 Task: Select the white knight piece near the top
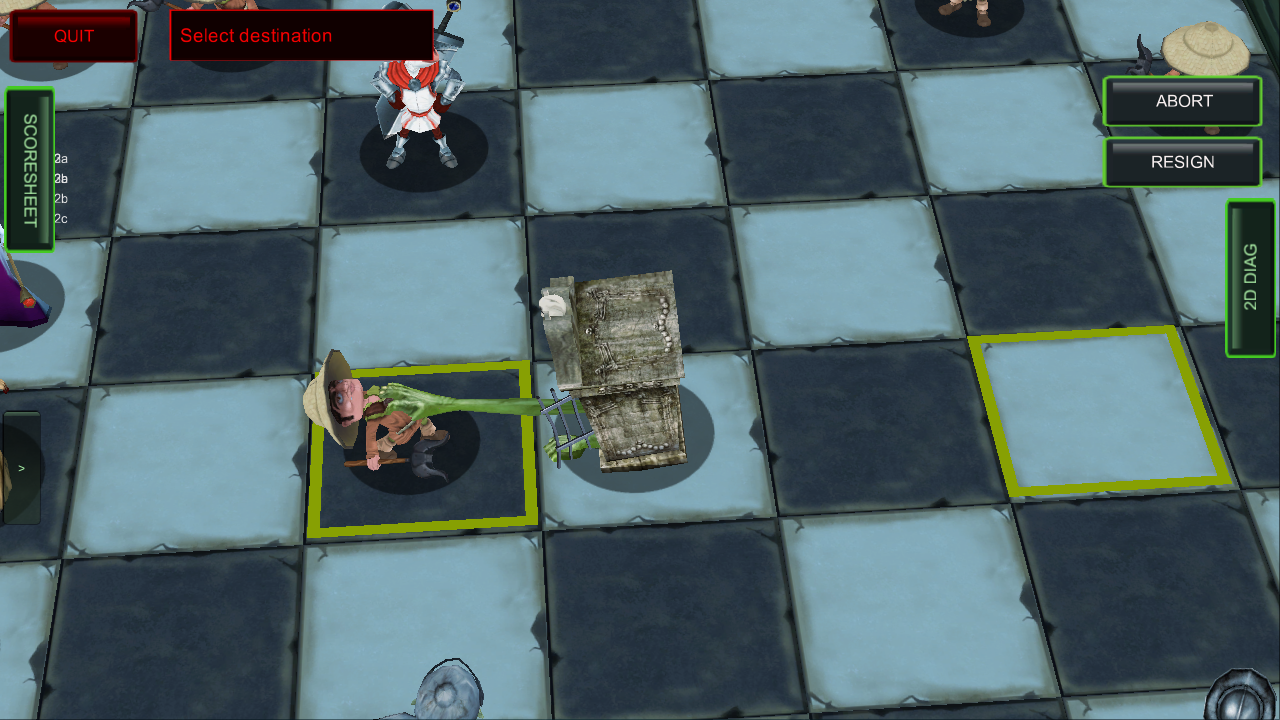click(x=420, y=110)
